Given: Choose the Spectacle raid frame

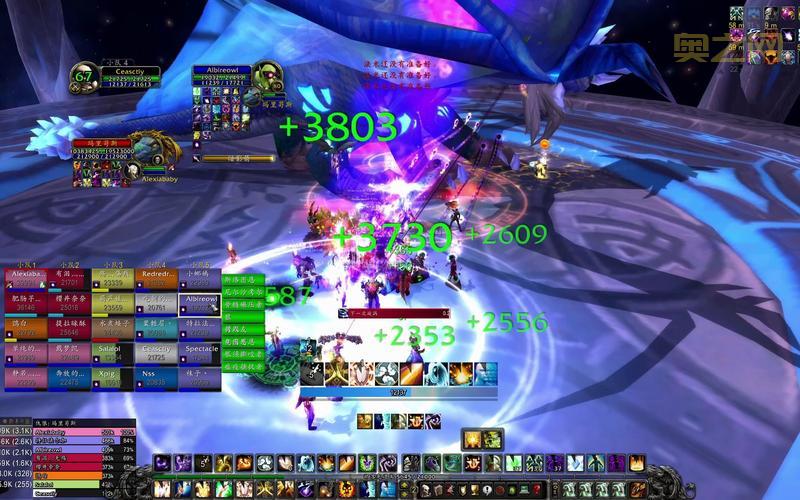Looking at the screenshot, I should click(201, 353).
